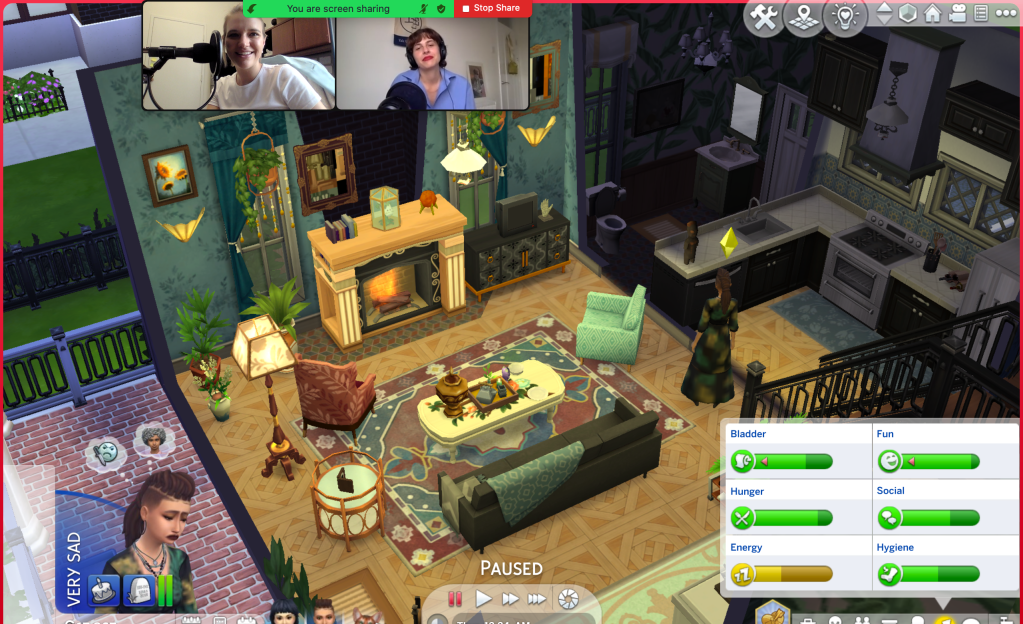Go up one floor with the up arrow

[x=884, y=9]
